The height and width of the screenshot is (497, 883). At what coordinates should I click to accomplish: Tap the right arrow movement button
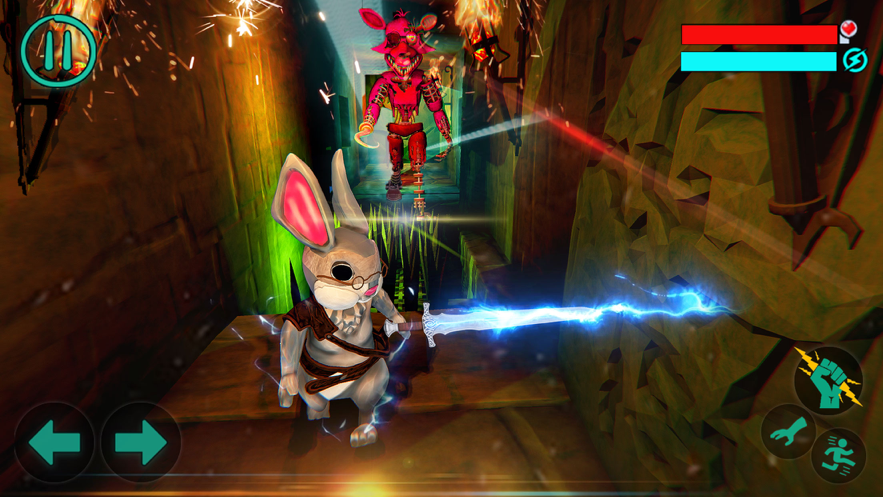click(140, 442)
